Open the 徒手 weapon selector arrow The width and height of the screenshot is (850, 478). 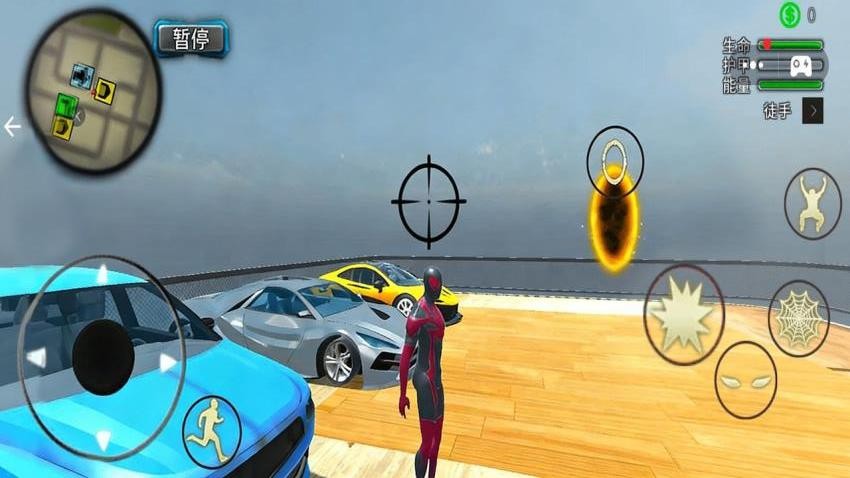click(x=812, y=111)
